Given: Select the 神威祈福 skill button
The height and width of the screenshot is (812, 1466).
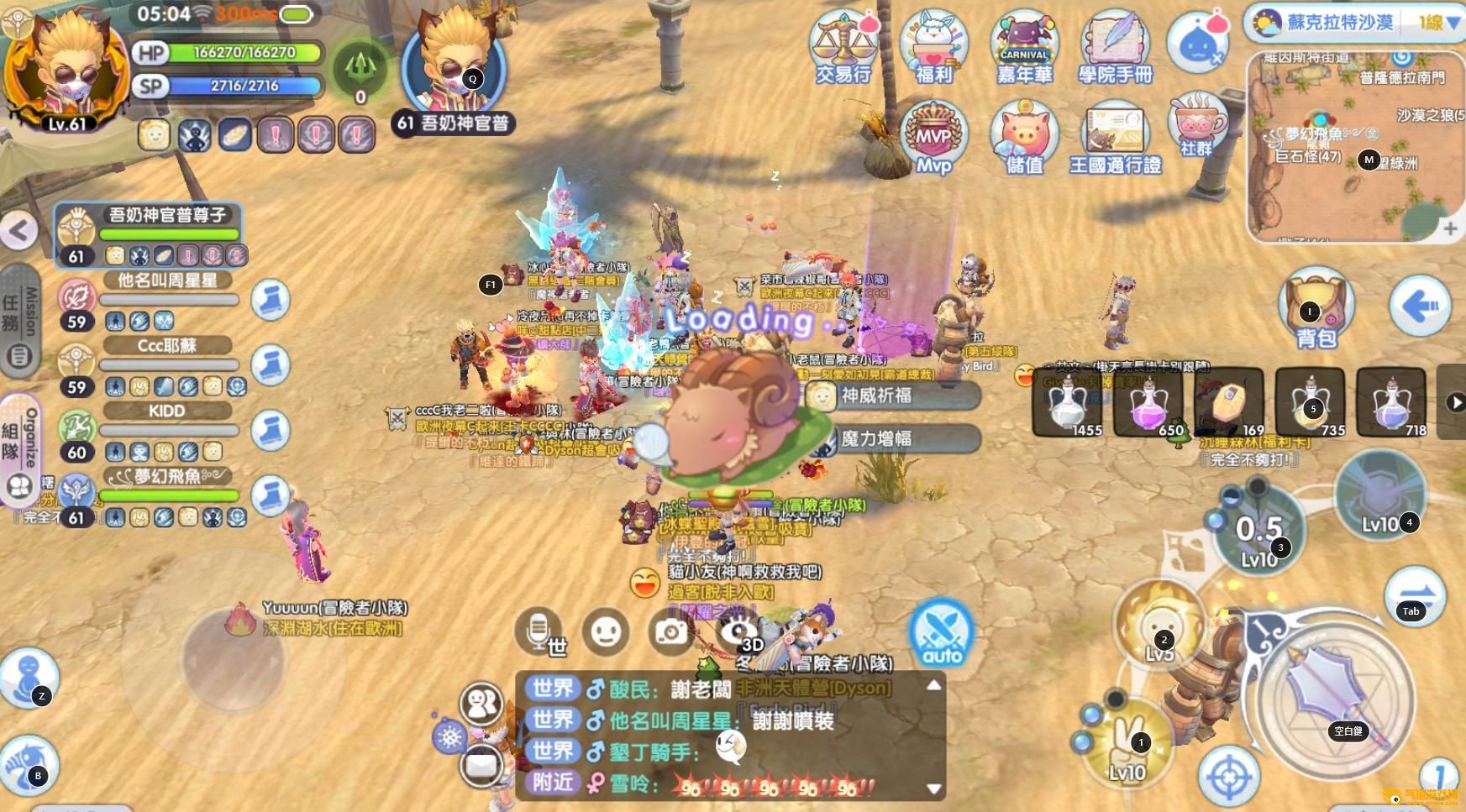Looking at the screenshot, I should 892,396.
